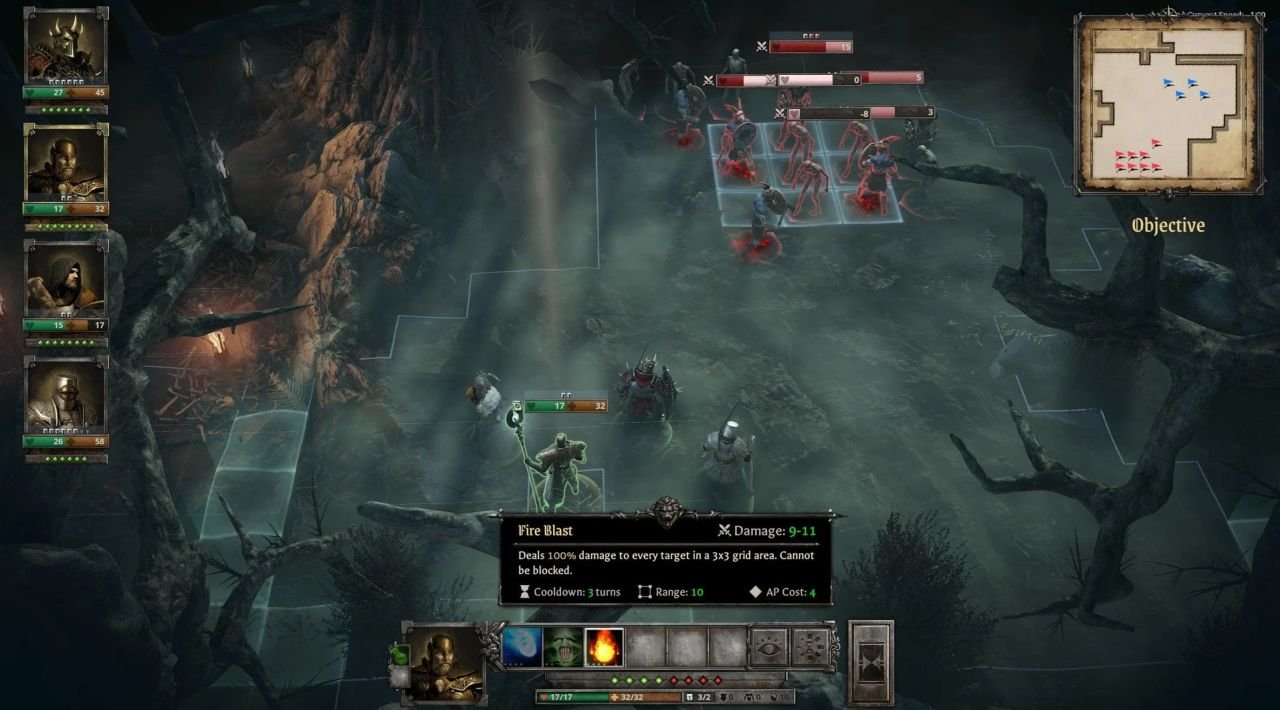Open the Objective panel
This screenshot has width=1280, height=710.
(1168, 226)
